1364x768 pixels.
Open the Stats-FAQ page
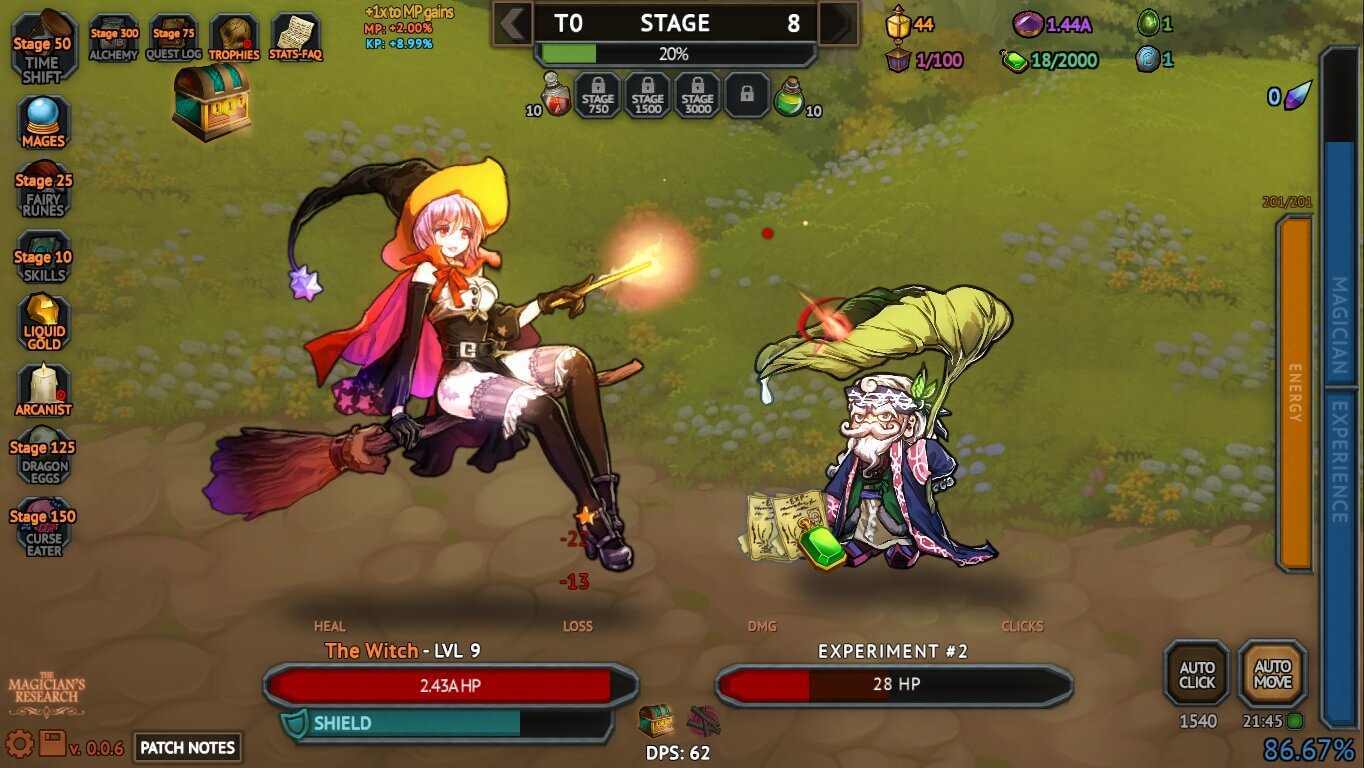(x=295, y=38)
